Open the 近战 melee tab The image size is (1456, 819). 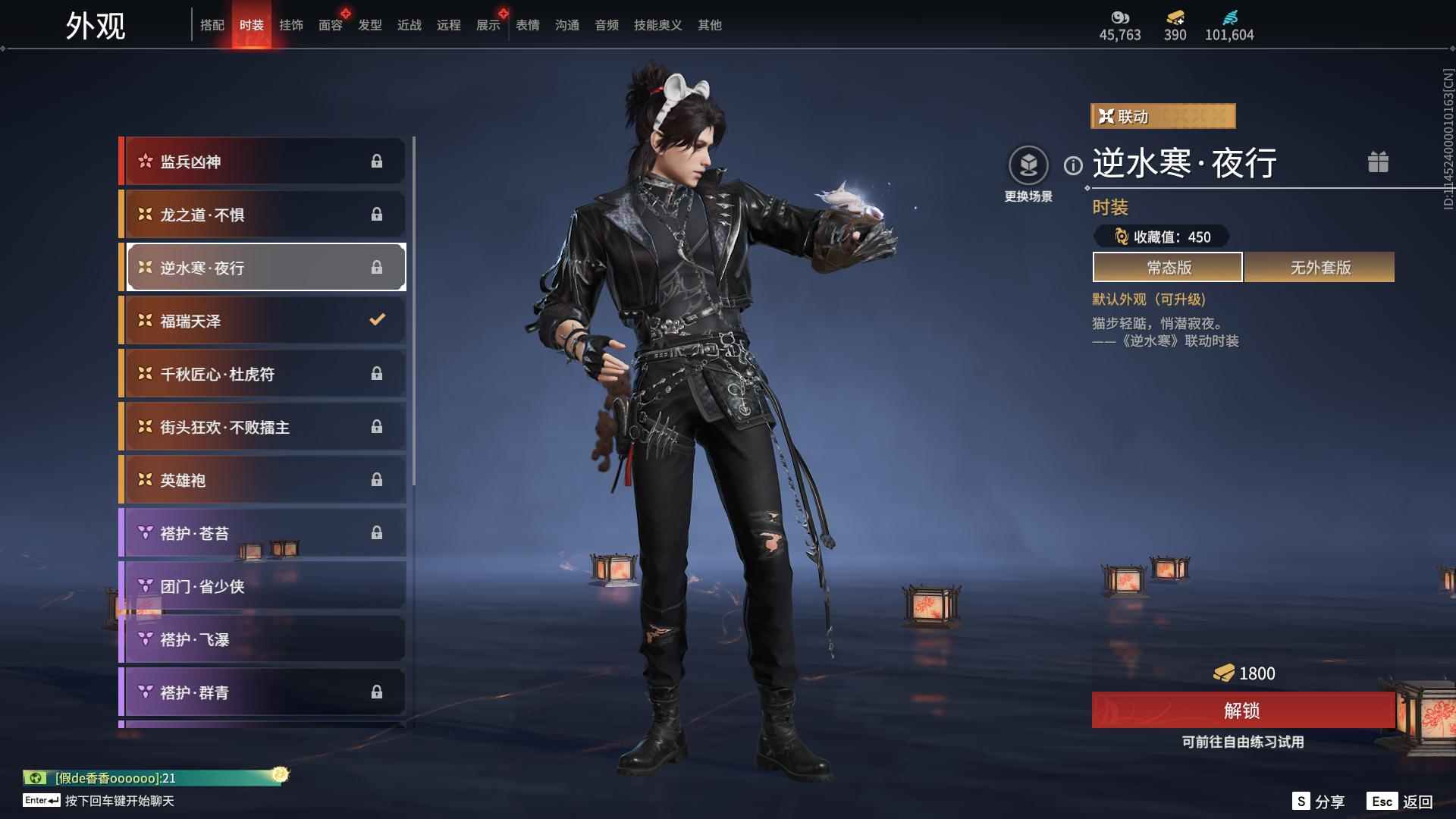tap(409, 25)
